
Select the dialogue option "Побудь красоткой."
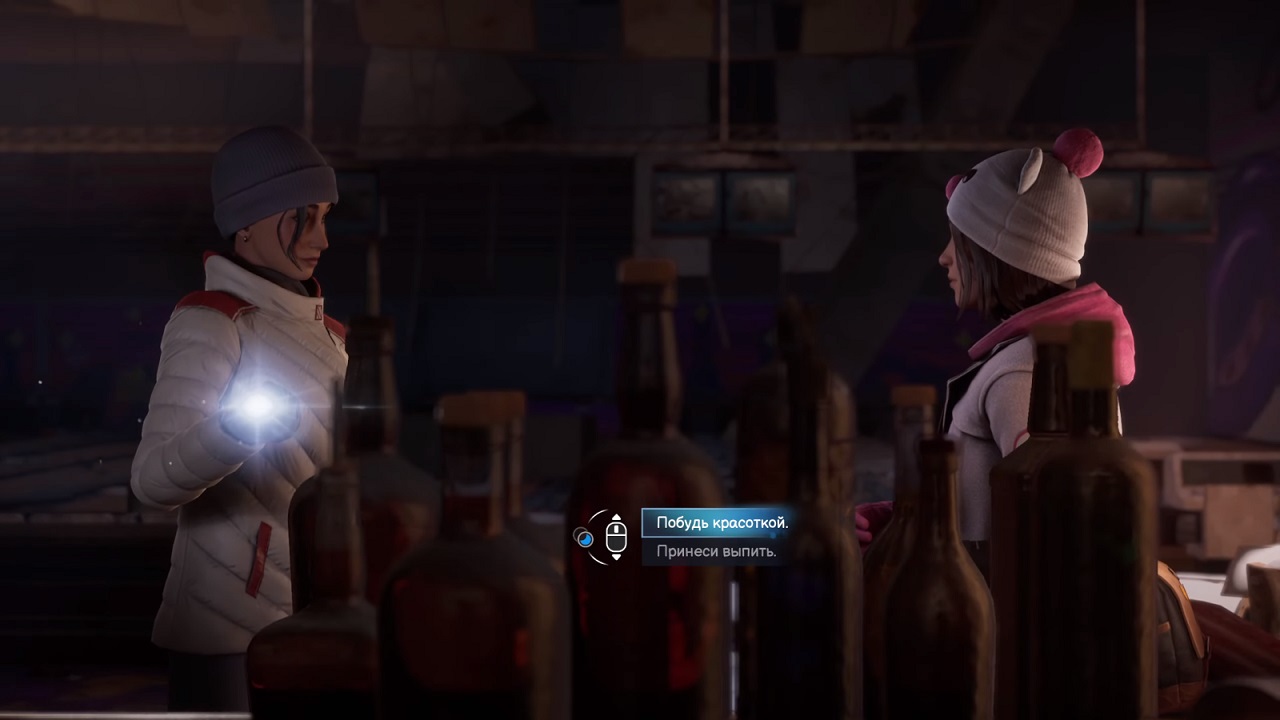pos(720,522)
